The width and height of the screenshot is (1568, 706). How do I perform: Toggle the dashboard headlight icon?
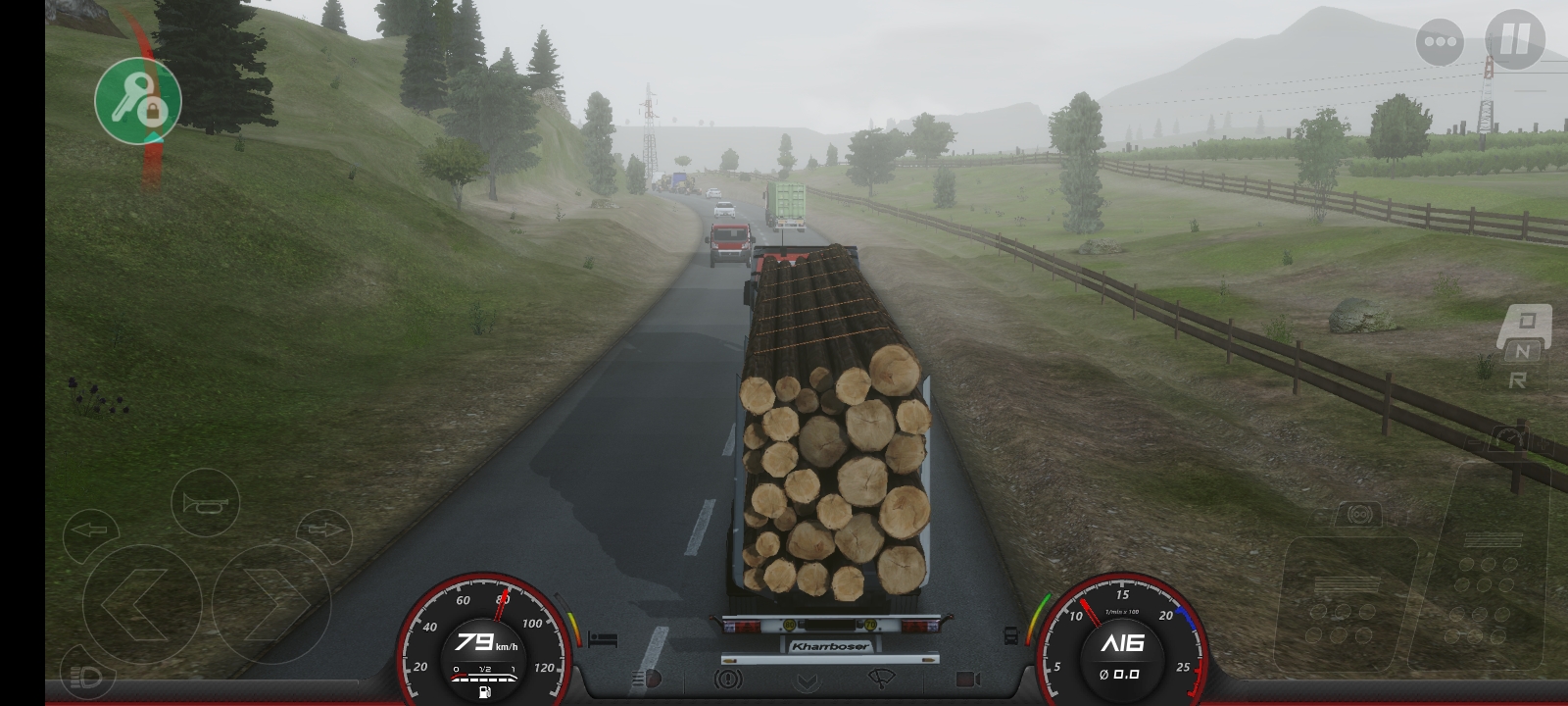coord(648,679)
